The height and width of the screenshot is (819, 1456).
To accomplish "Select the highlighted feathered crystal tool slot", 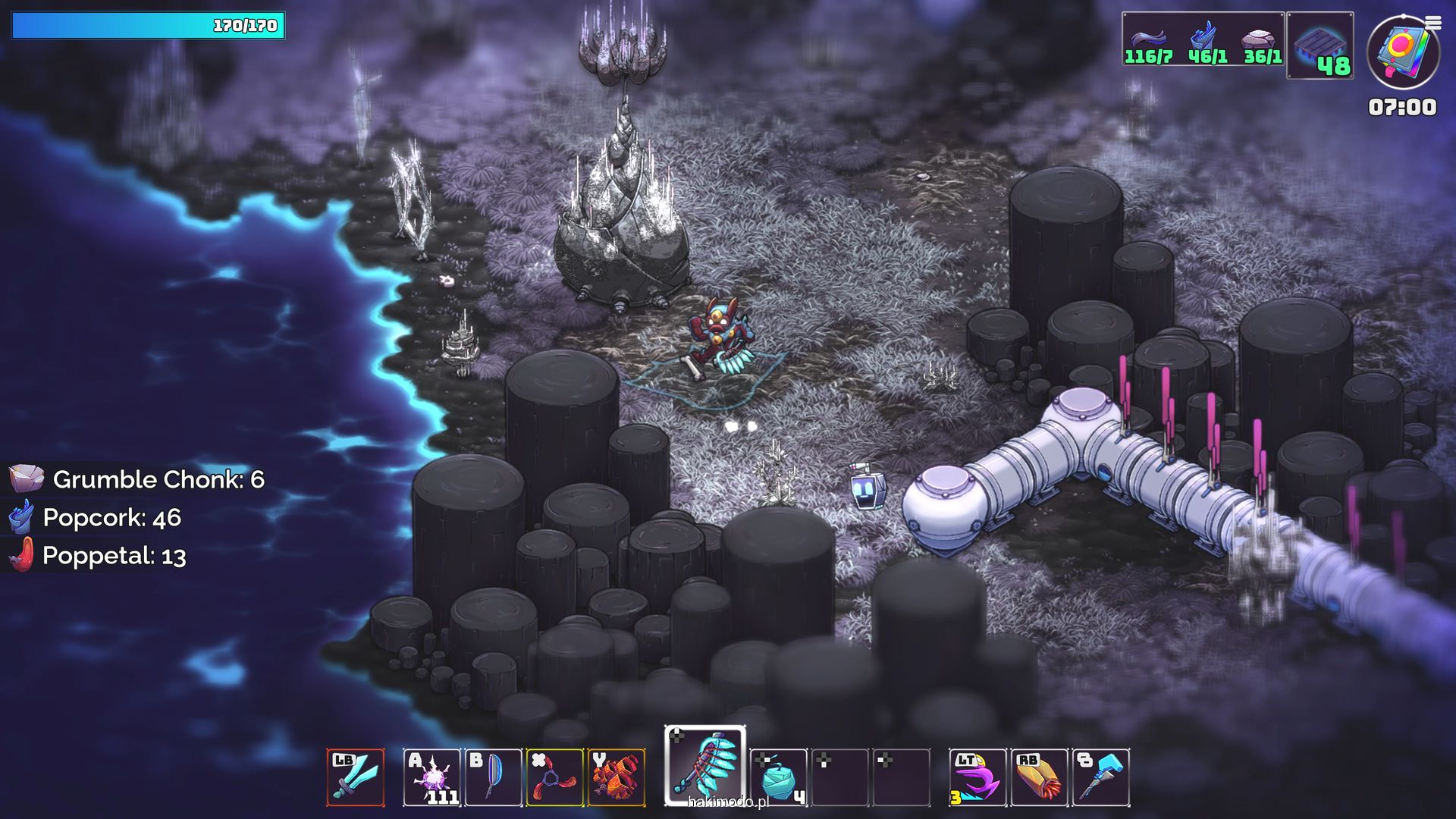I will [705, 766].
